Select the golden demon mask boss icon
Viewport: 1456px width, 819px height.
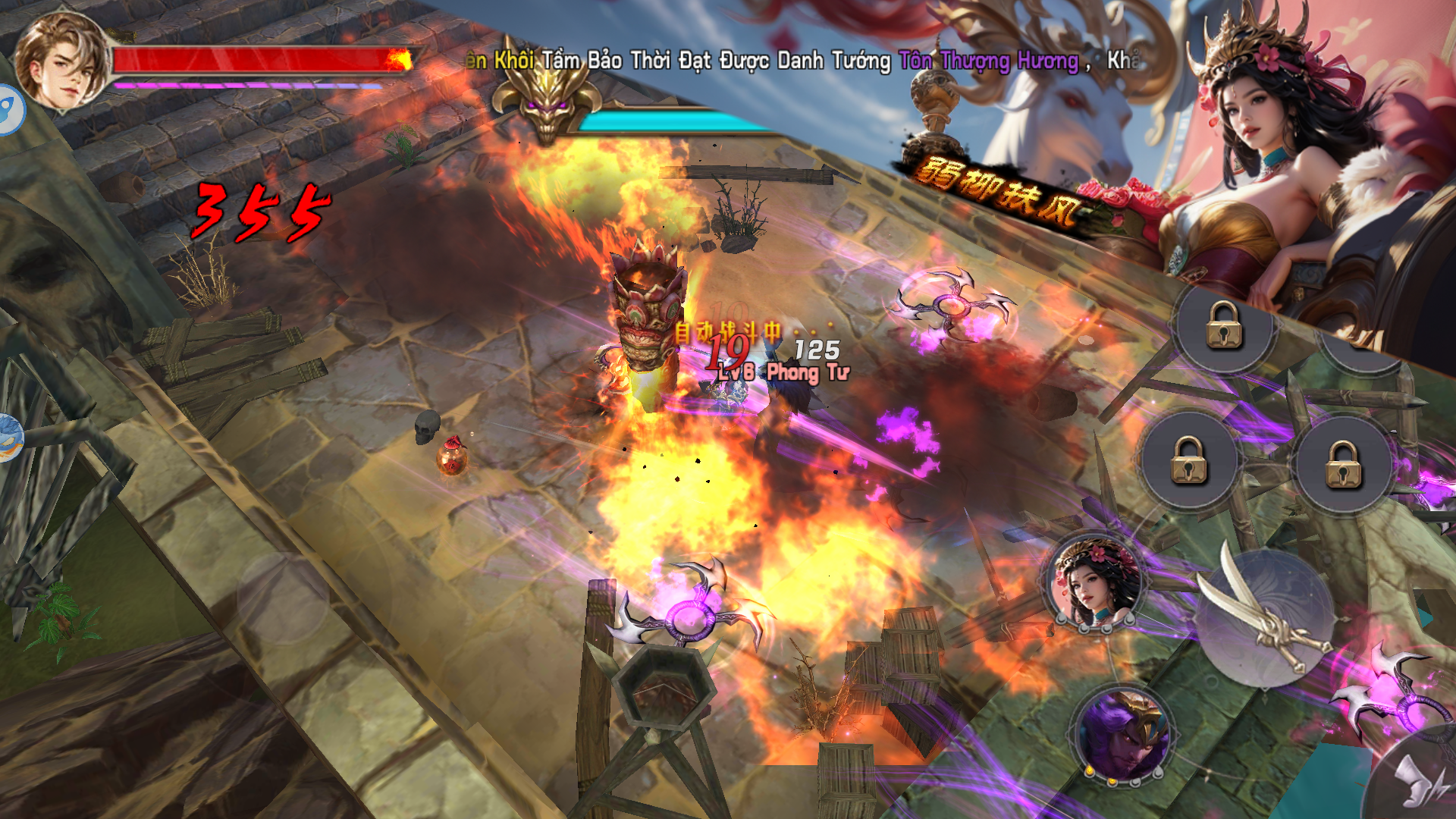coord(547,105)
